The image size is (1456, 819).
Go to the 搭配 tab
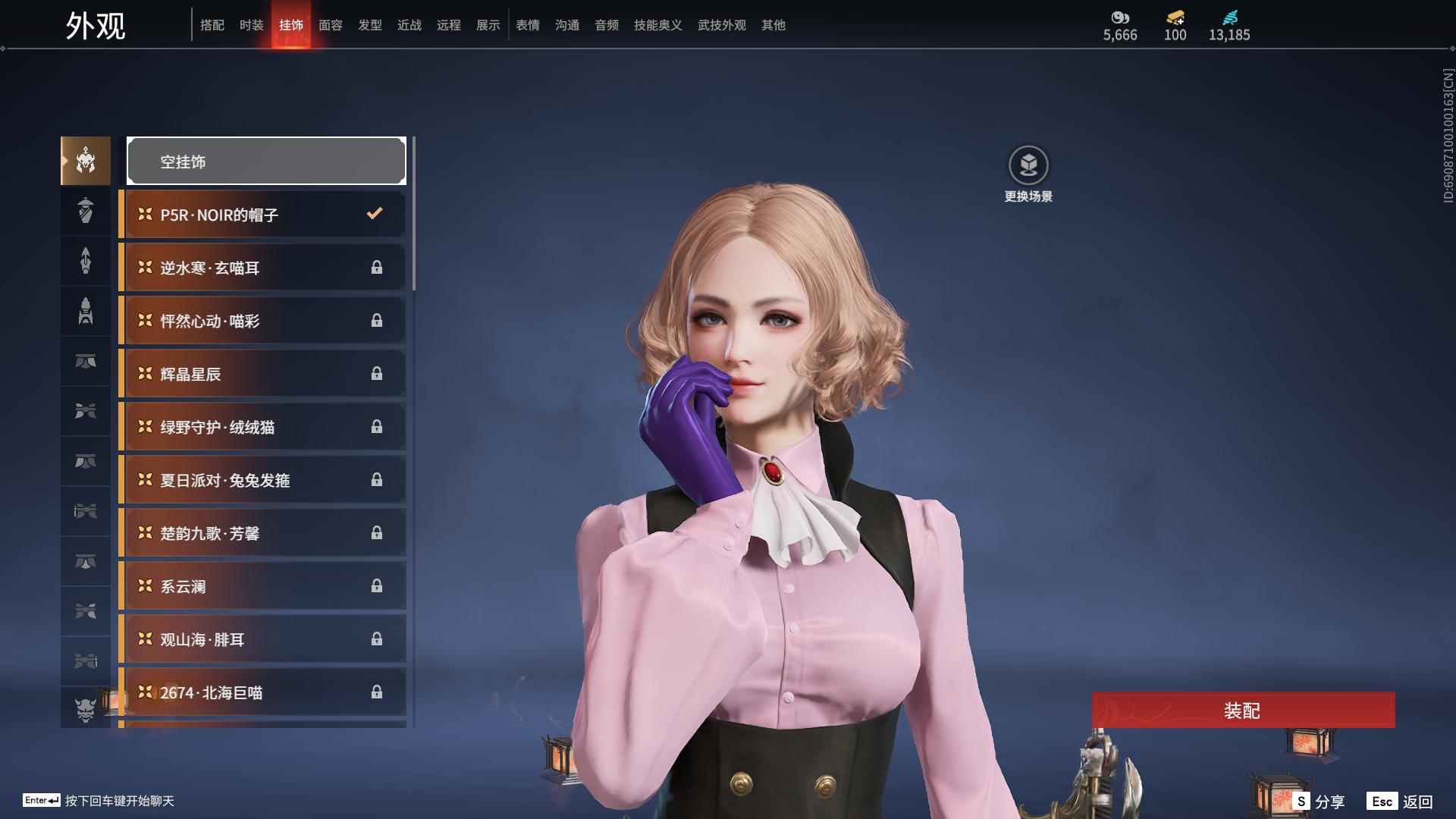pyautogui.click(x=212, y=25)
